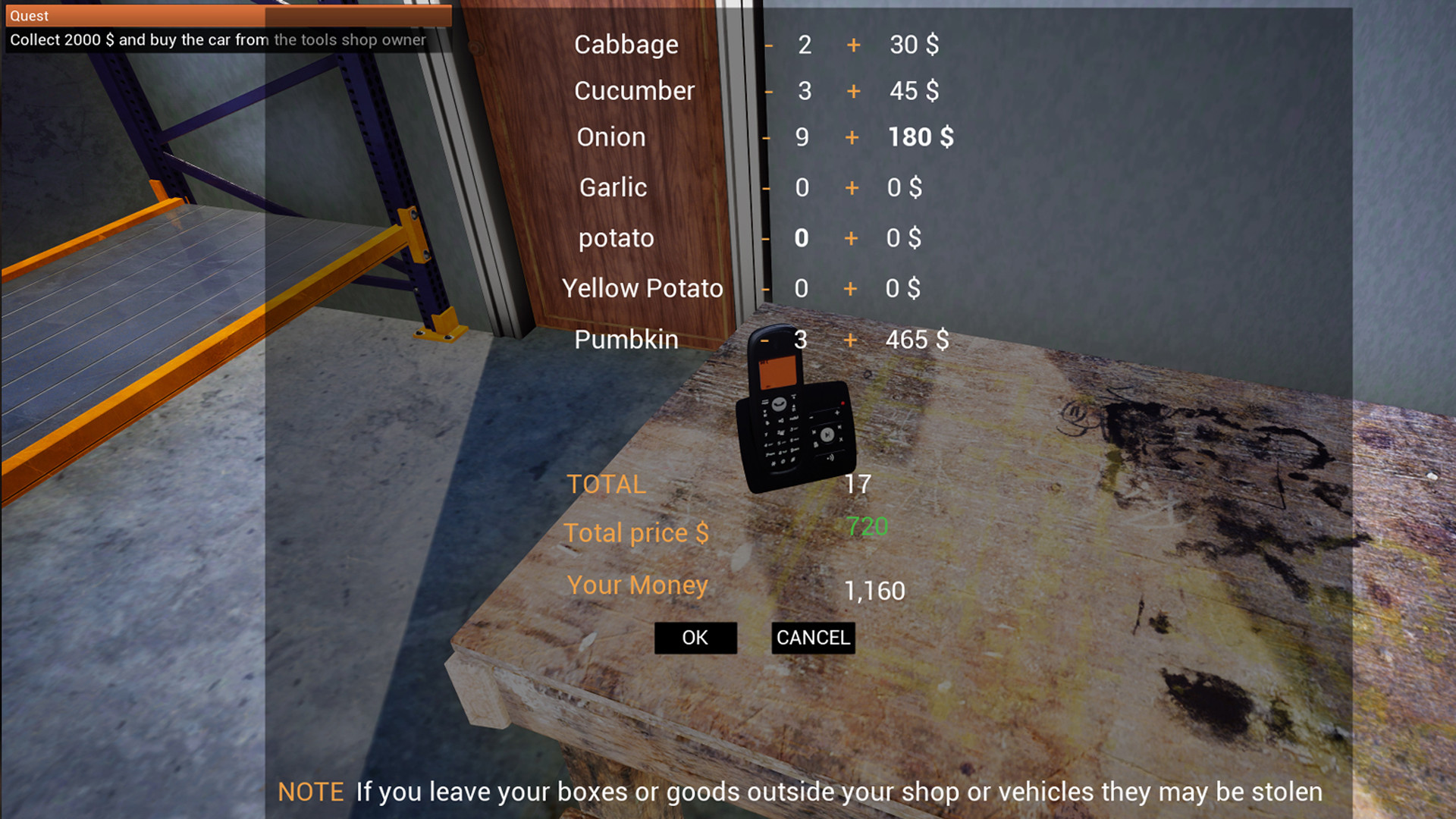Reduce the Cucumber count by one
This screenshot has width=1456, height=819.
(768, 92)
